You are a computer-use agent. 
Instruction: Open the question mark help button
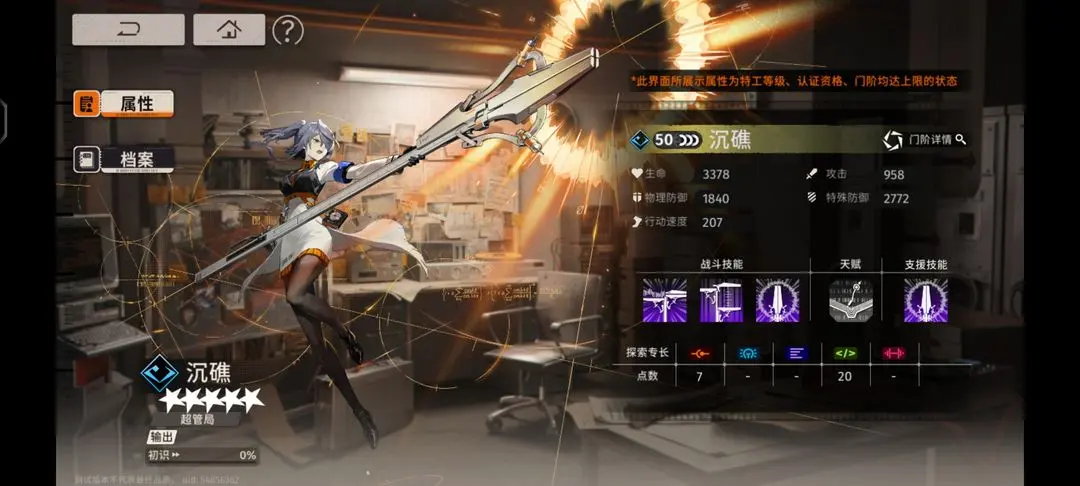tap(287, 30)
